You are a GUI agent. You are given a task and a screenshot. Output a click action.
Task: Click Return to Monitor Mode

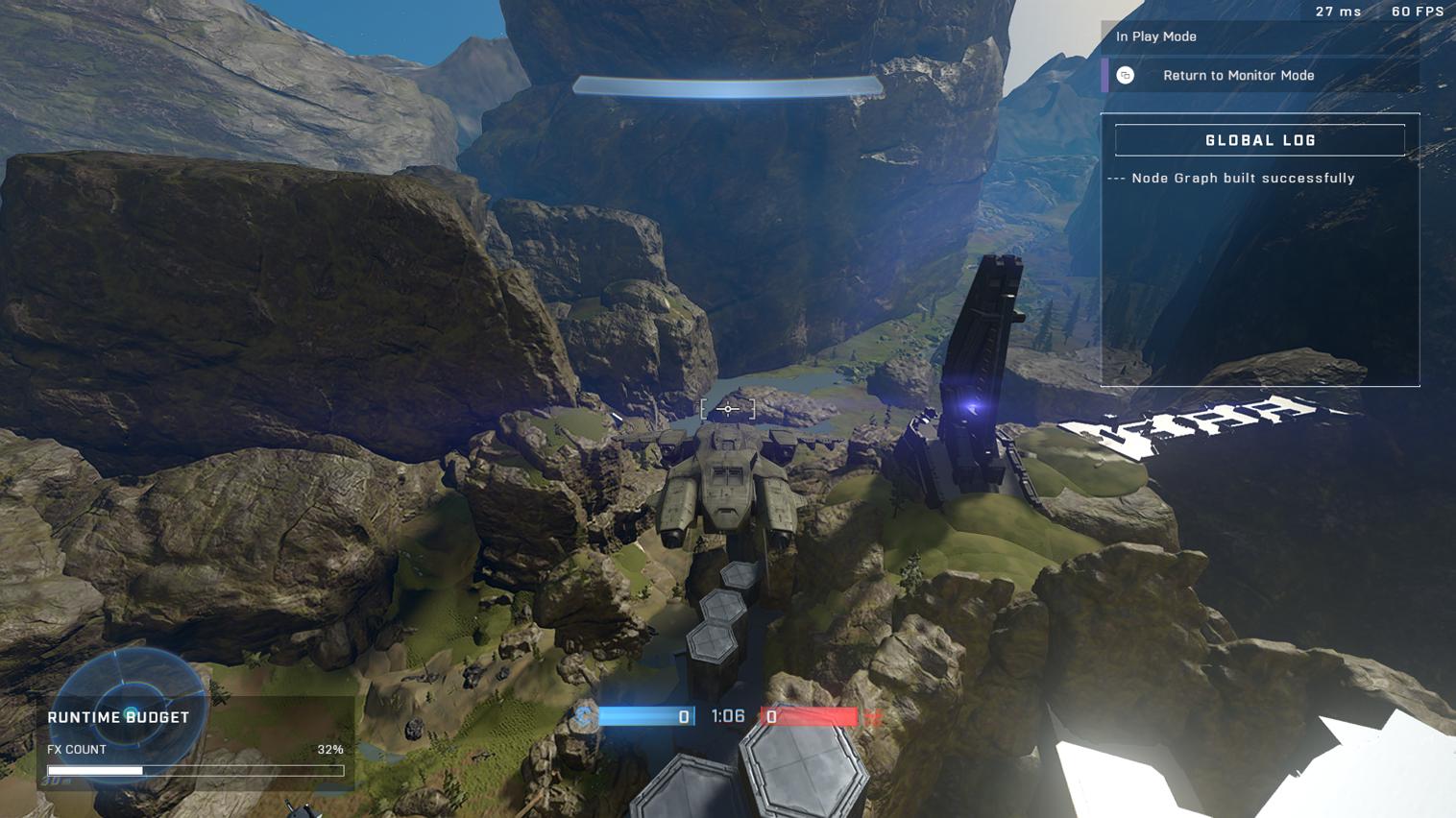pyautogui.click(x=1238, y=76)
